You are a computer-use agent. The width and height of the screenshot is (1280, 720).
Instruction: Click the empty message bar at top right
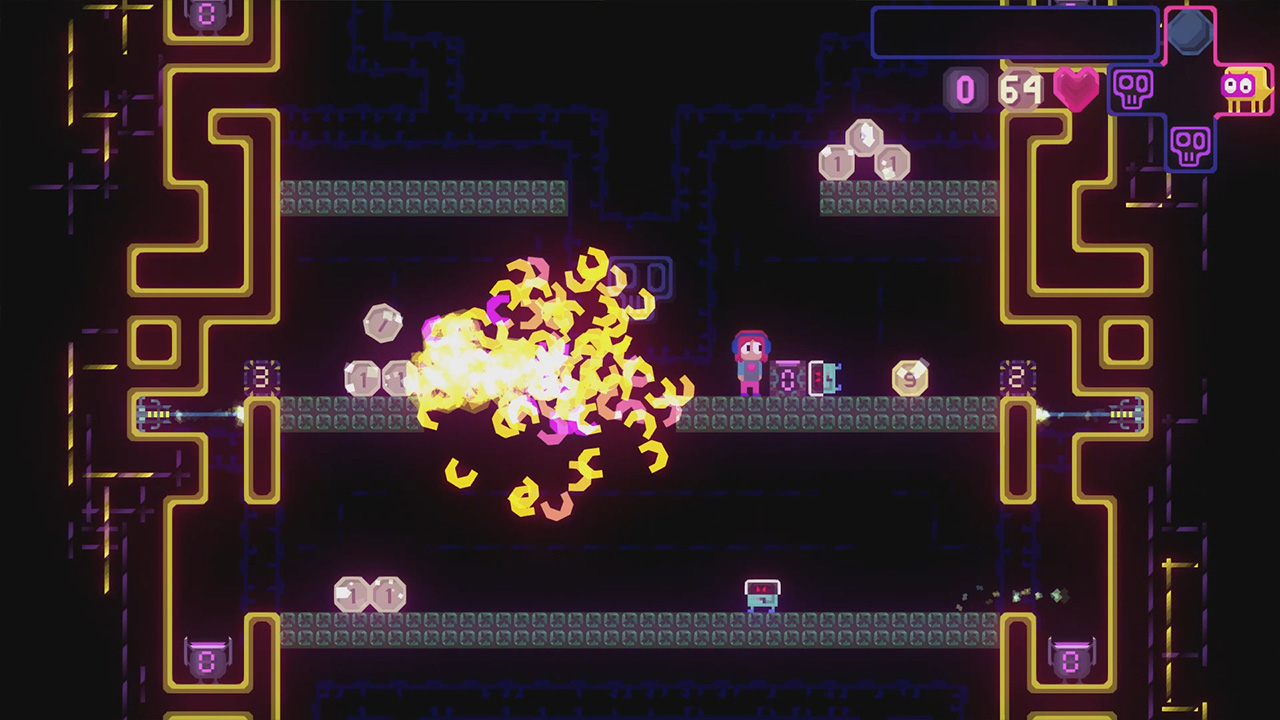1015,33
